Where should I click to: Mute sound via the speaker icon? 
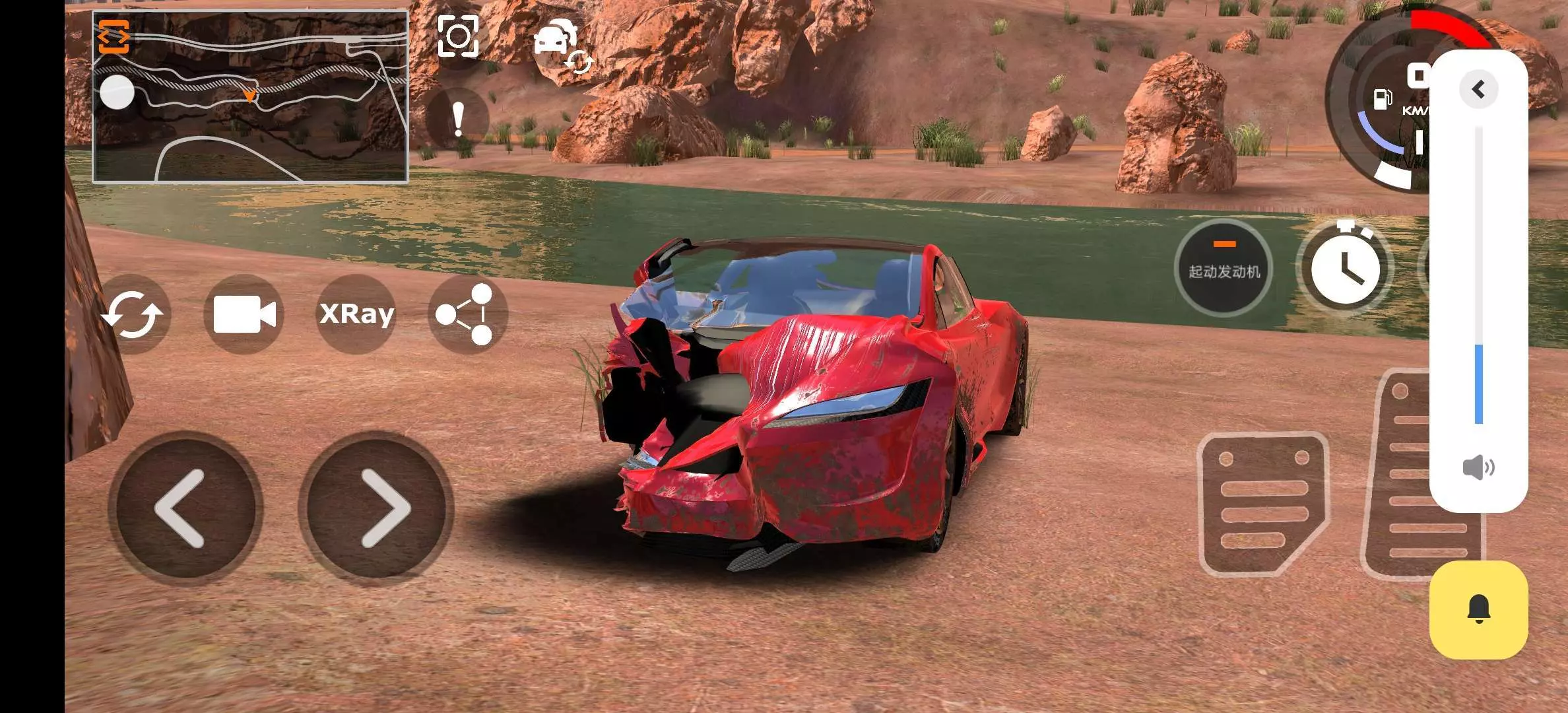click(x=1478, y=467)
